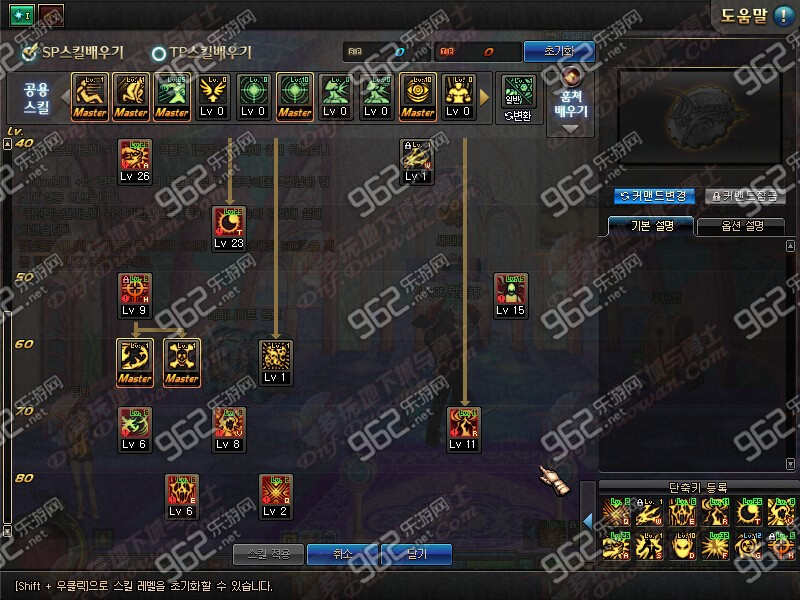This screenshot has height=600, width=800.
Task: Select the Lv 11 skill icon
Action: click(x=463, y=429)
